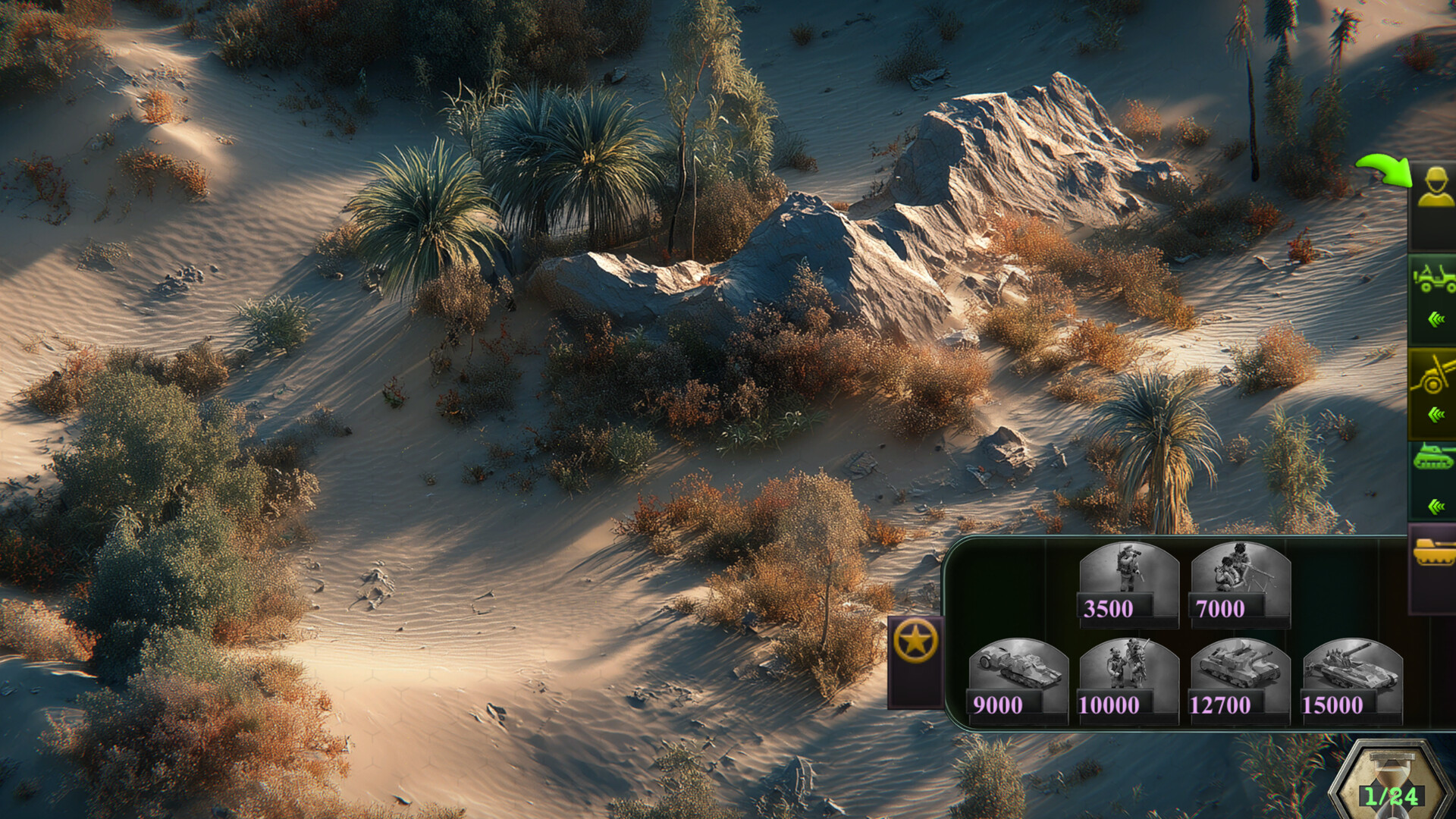Image resolution: width=1456 pixels, height=819 pixels.
Task: Recruit the 10000-cost infantry squad
Action: pos(1128,680)
